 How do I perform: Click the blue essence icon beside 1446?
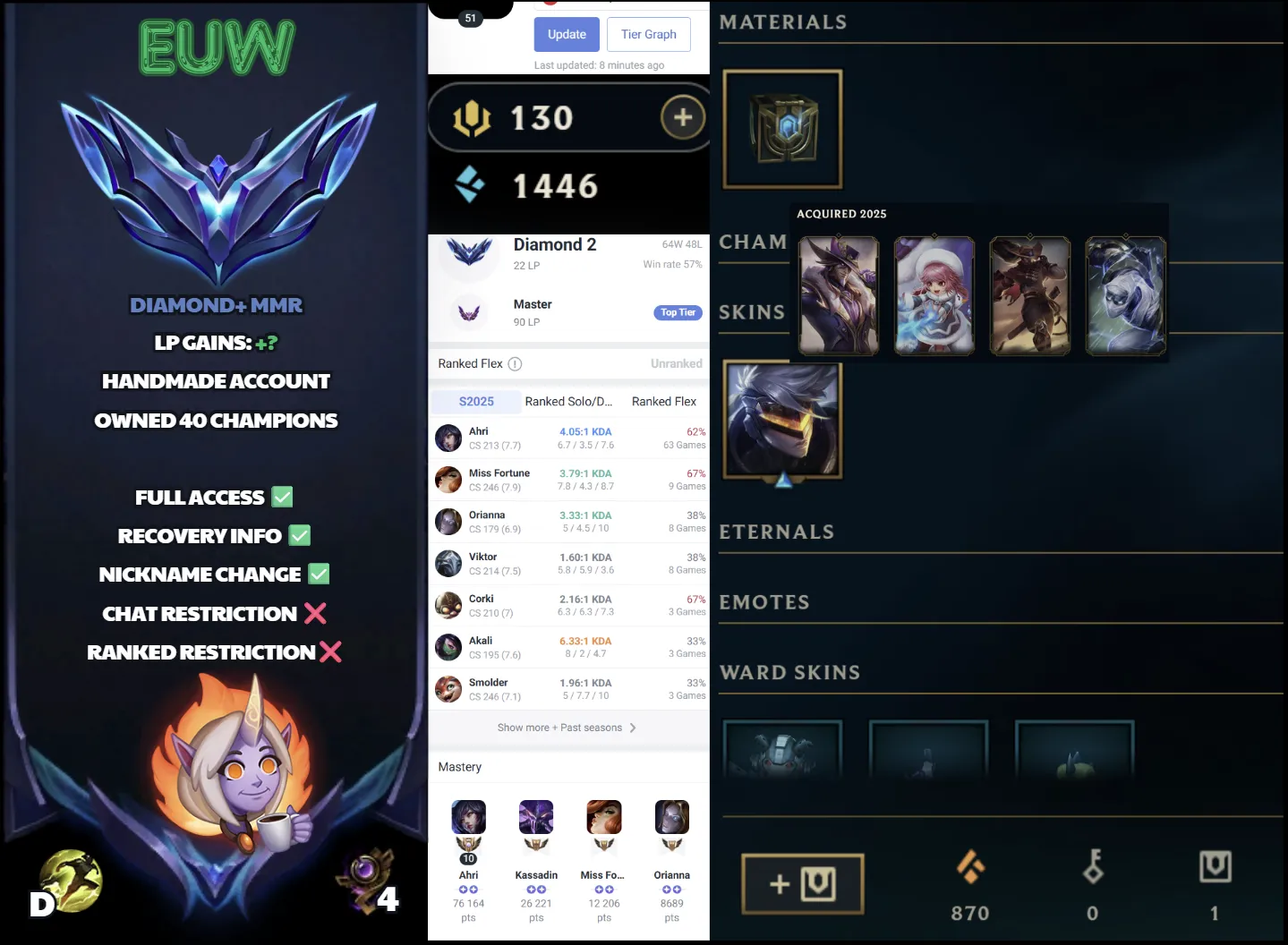point(469,184)
